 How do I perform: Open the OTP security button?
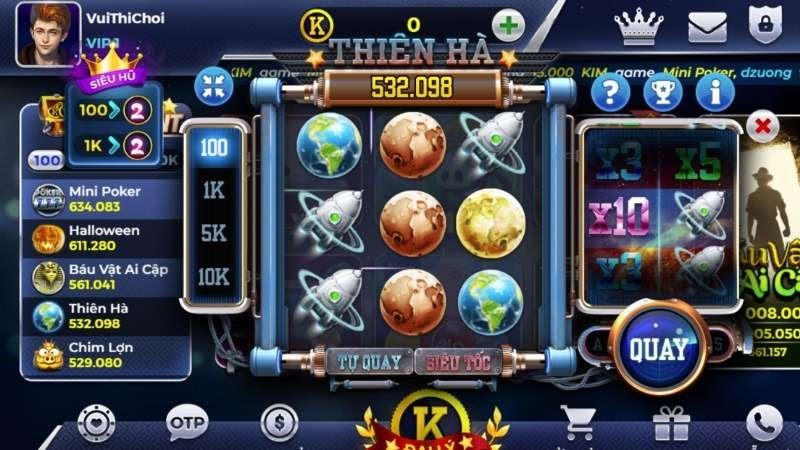[x=187, y=421]
